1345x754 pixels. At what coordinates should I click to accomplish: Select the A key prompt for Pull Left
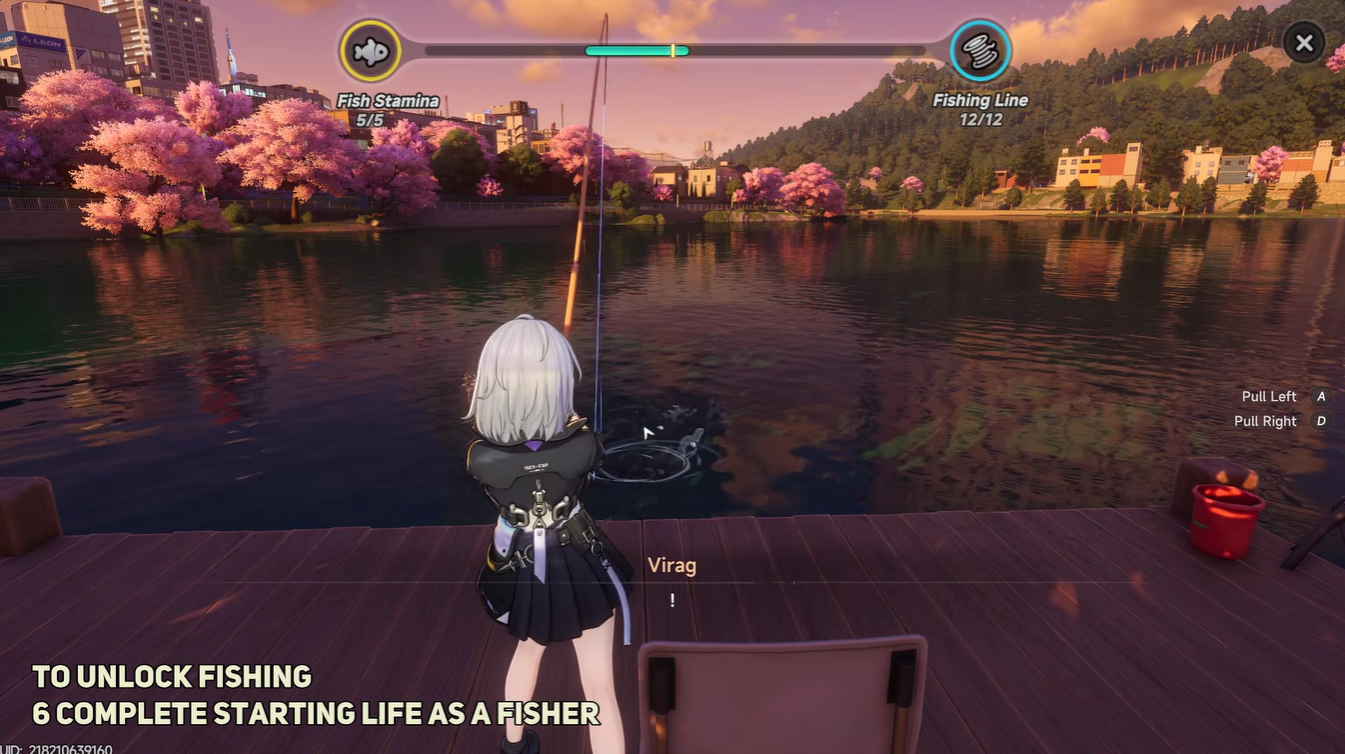tap(1319, 395)
